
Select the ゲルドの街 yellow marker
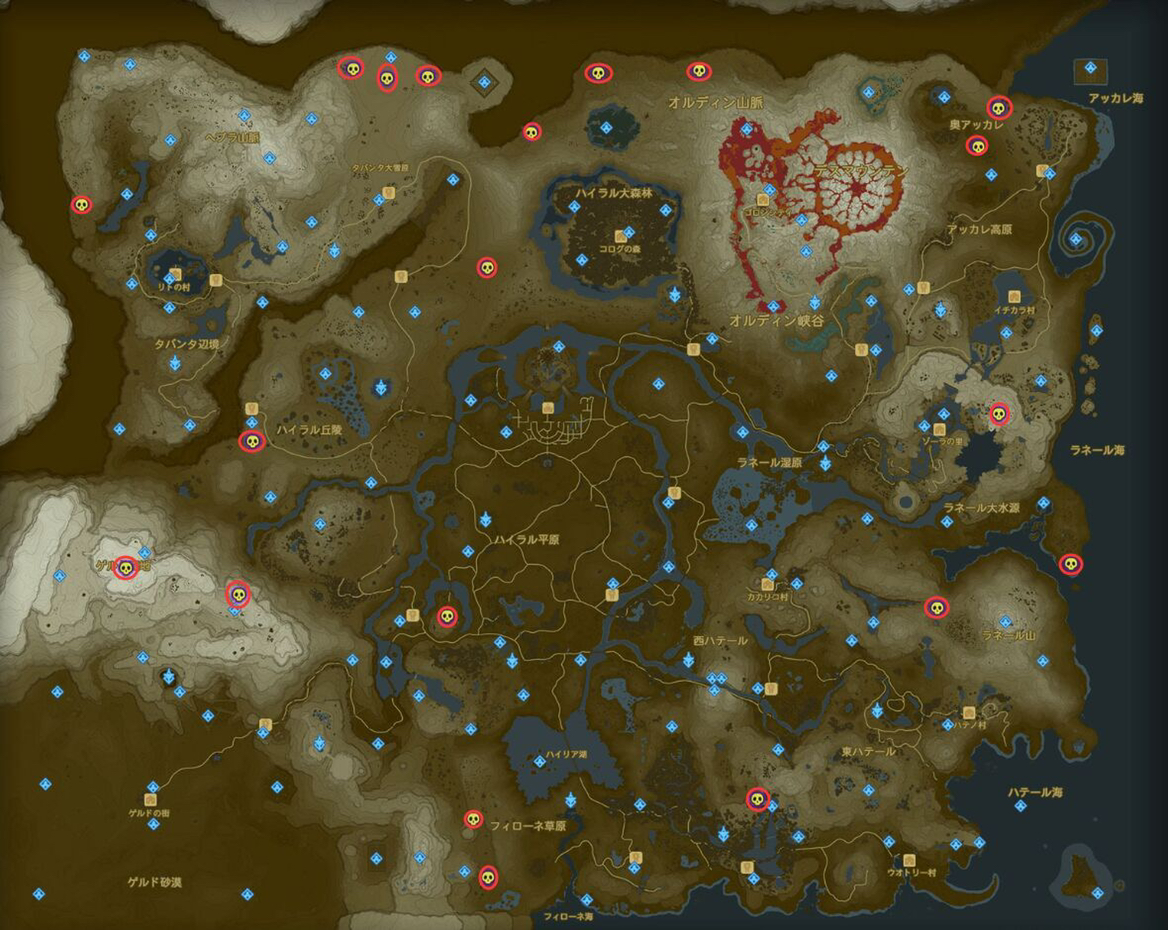pyautogui.click(x=151, y=800)
